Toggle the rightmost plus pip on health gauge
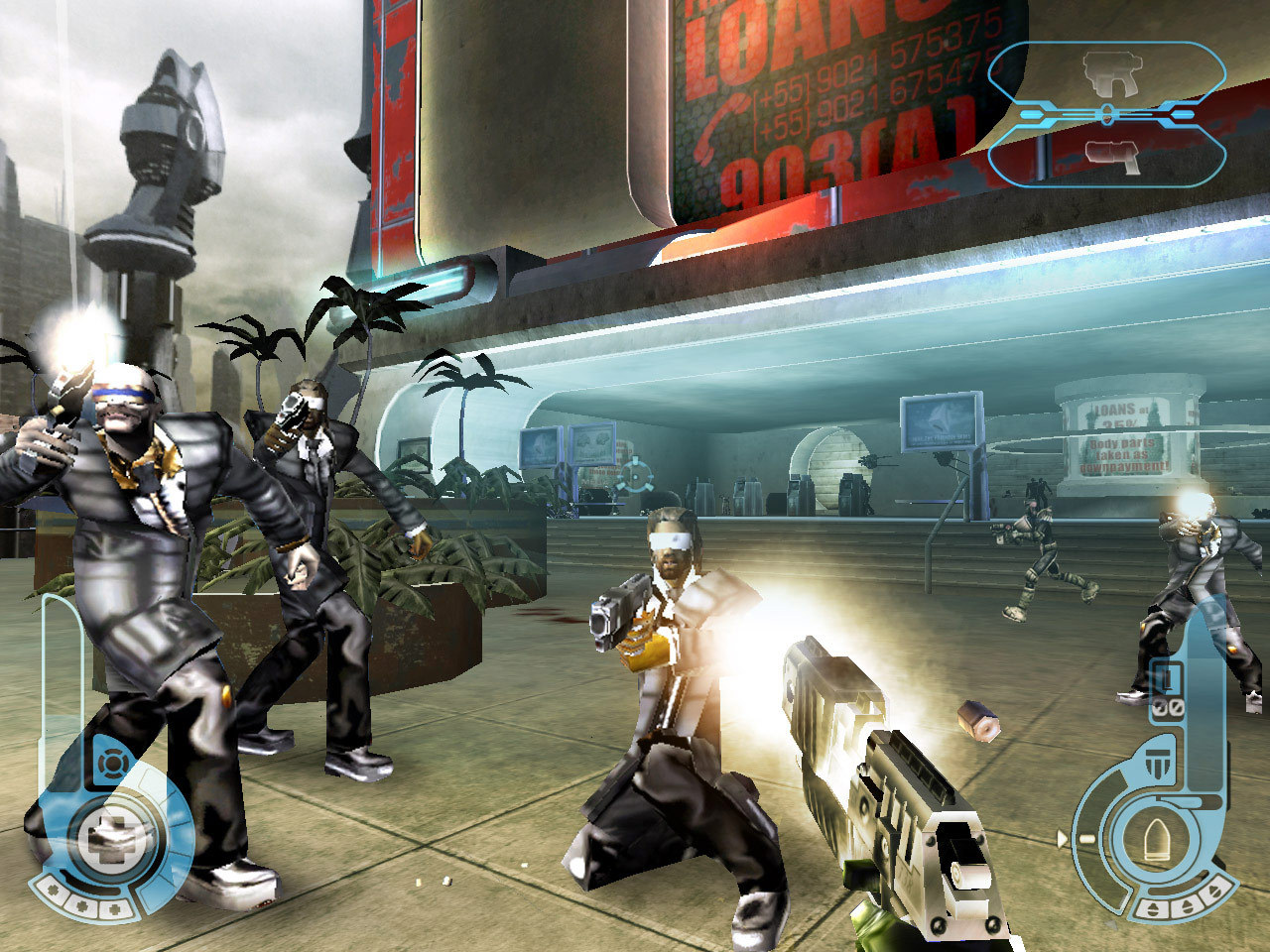The image size is (1270, 952). pyautogui.click(x=114, y=911)
